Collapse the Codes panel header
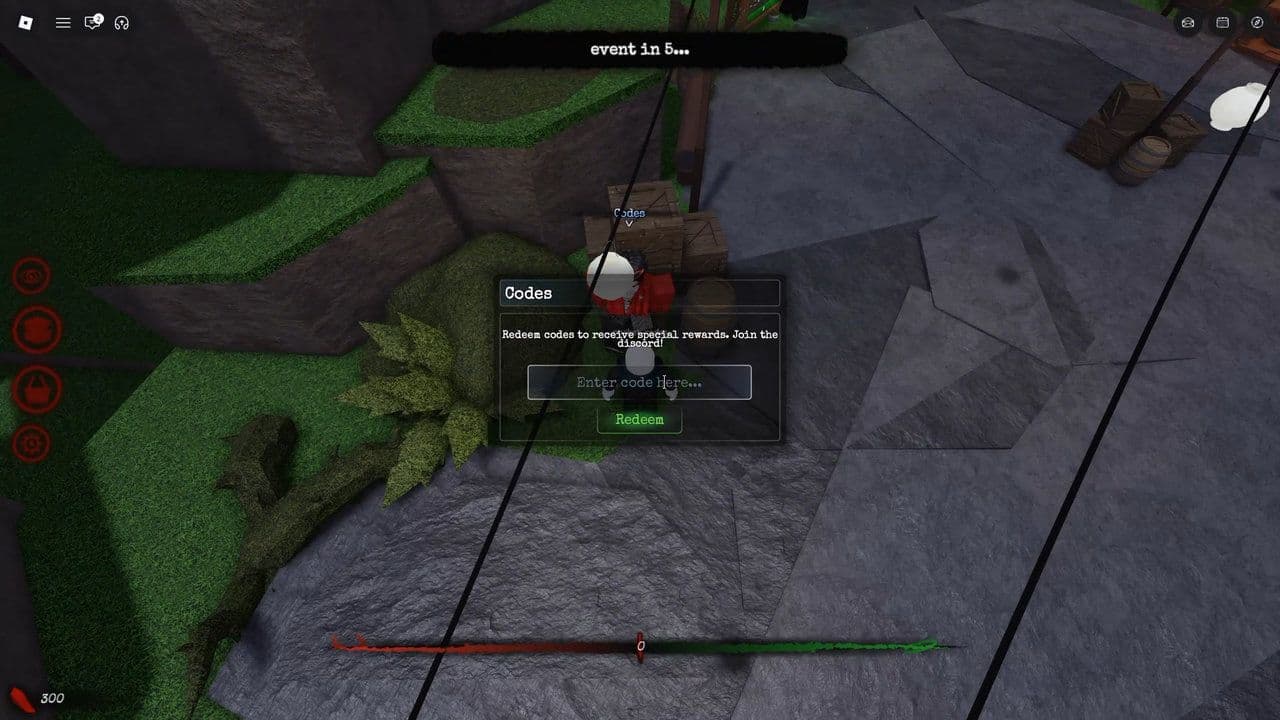 tap(638, 292)
